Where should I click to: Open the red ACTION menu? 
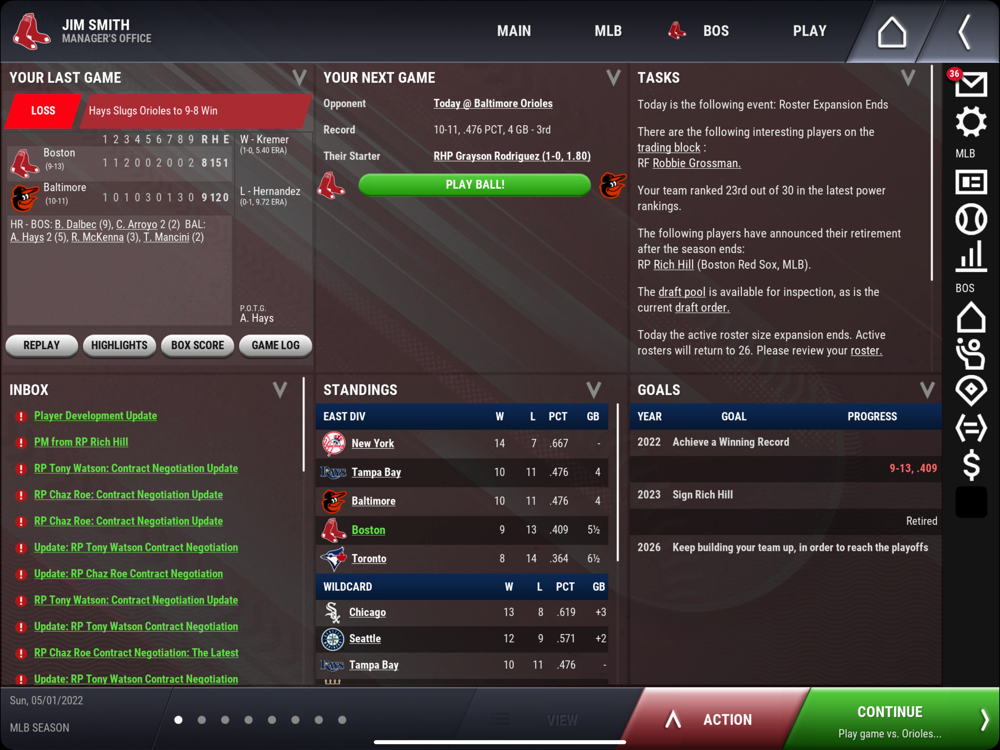(712, 719)
